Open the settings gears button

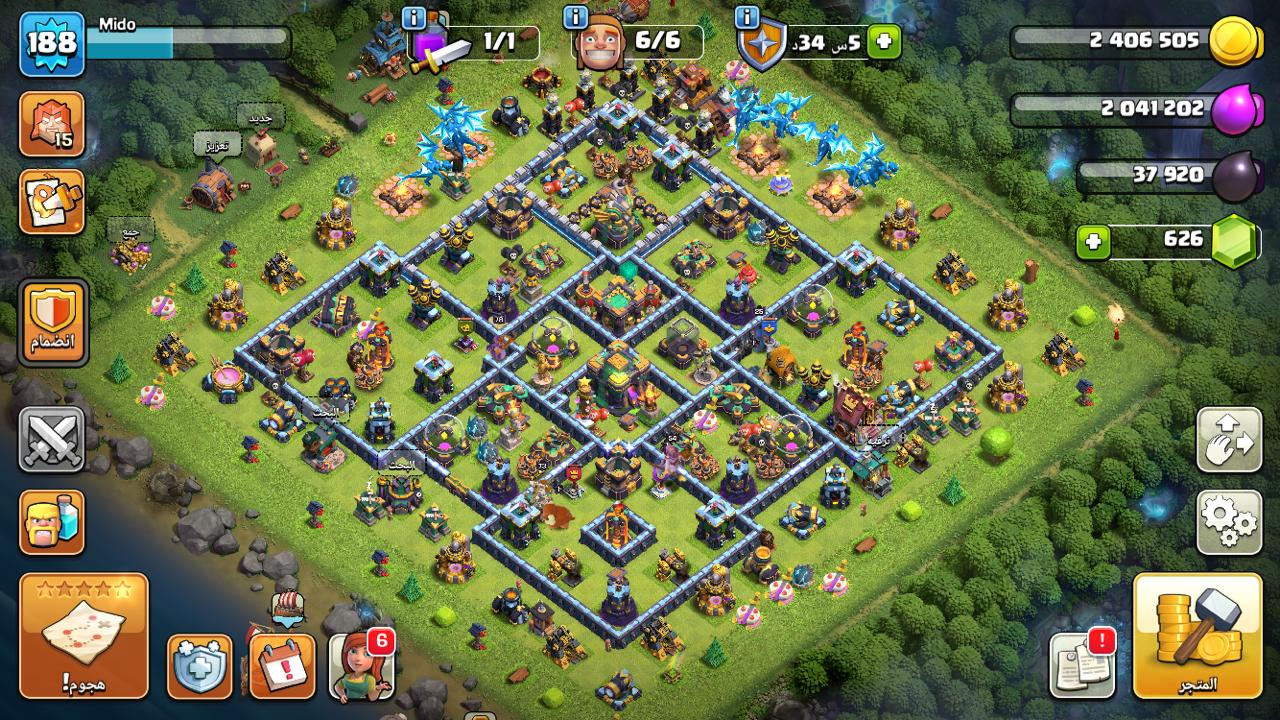[x=1229, y=522]
